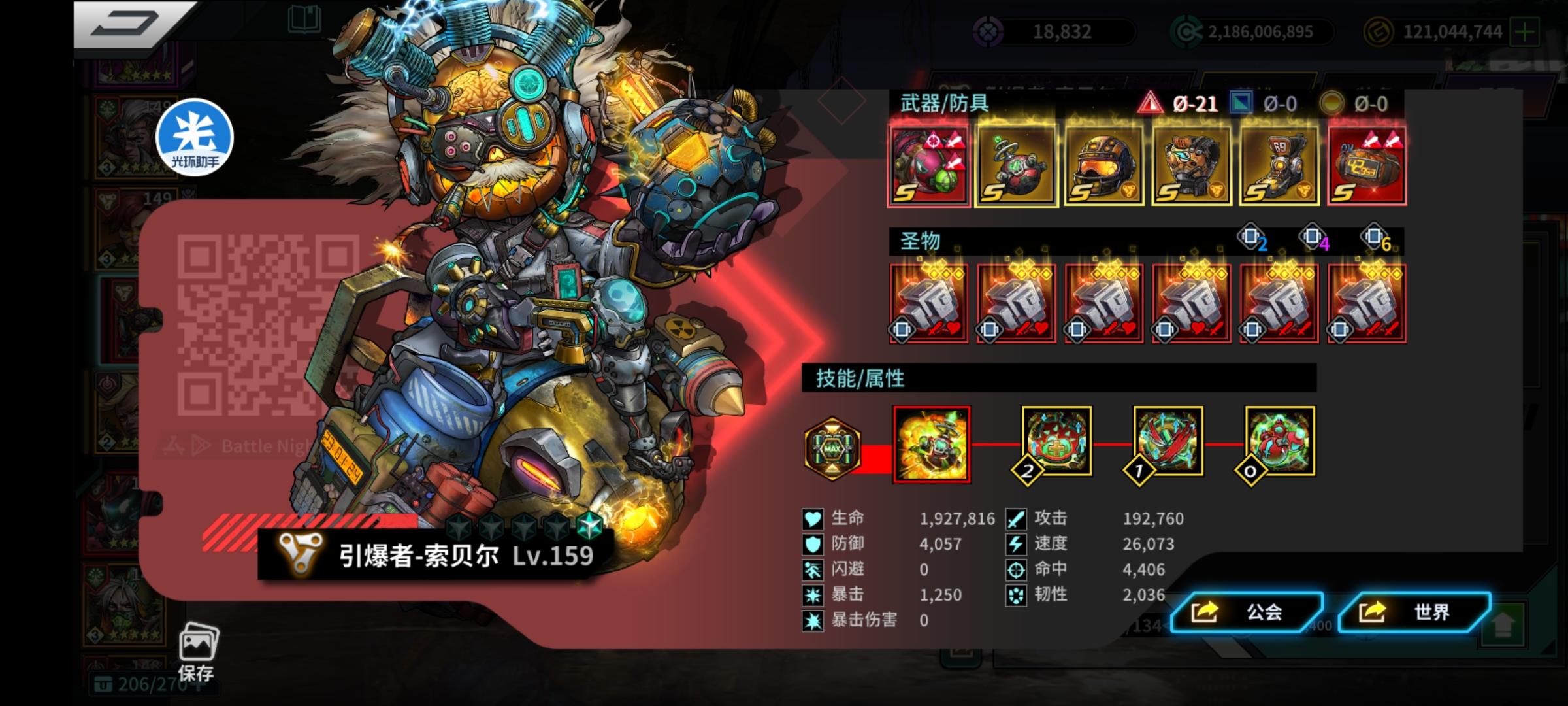Image resolution: width=1568 pixels, height=706 pixels.
Task: View the level 2 healing skill
Action: pos(1057,443)
